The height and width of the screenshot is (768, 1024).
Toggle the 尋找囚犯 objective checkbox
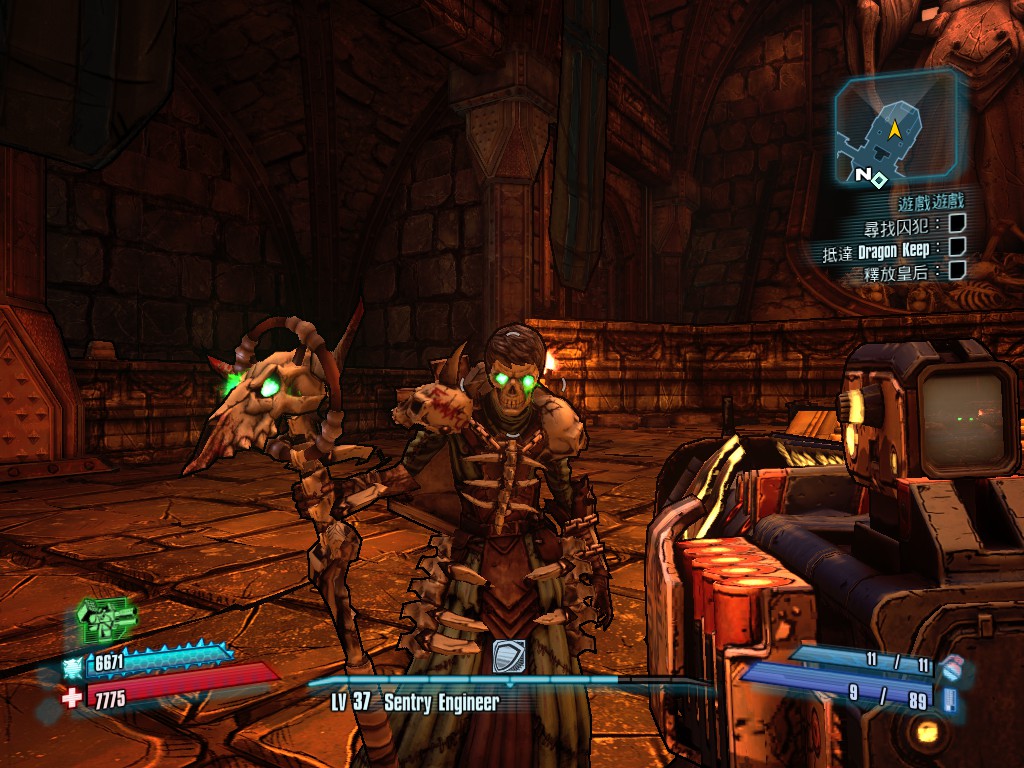(x=957, y=224)
